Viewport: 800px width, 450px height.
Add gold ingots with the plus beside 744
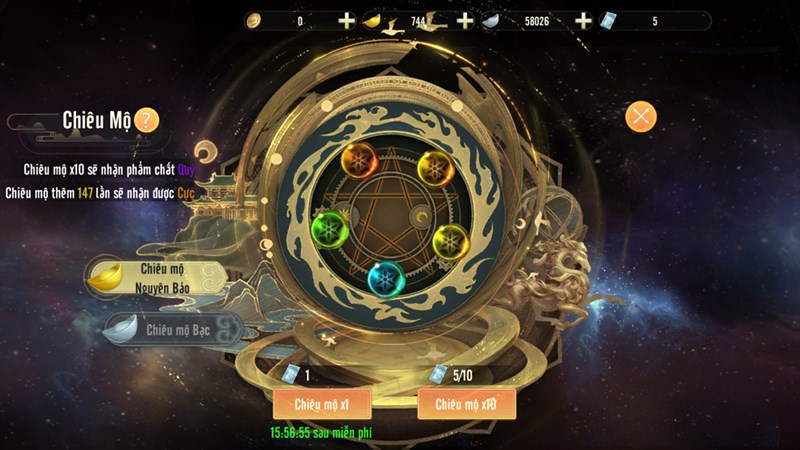tap(465, 21)
